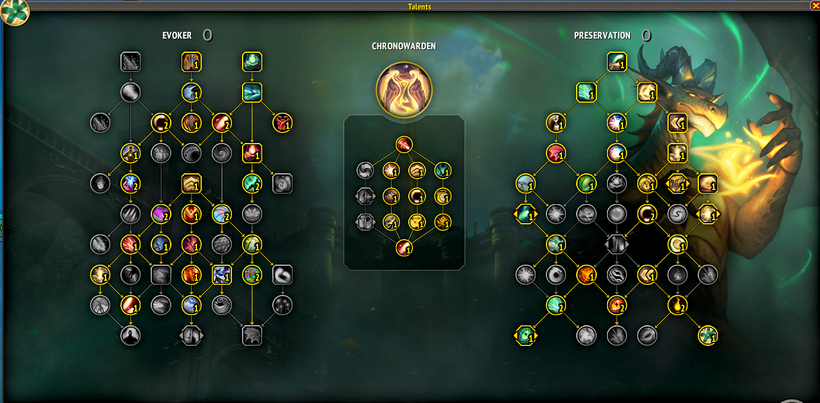Select the gold square starting talent of the Evoker tree
This screenshot has width=820, height=403.
click(x=191, y=62)
